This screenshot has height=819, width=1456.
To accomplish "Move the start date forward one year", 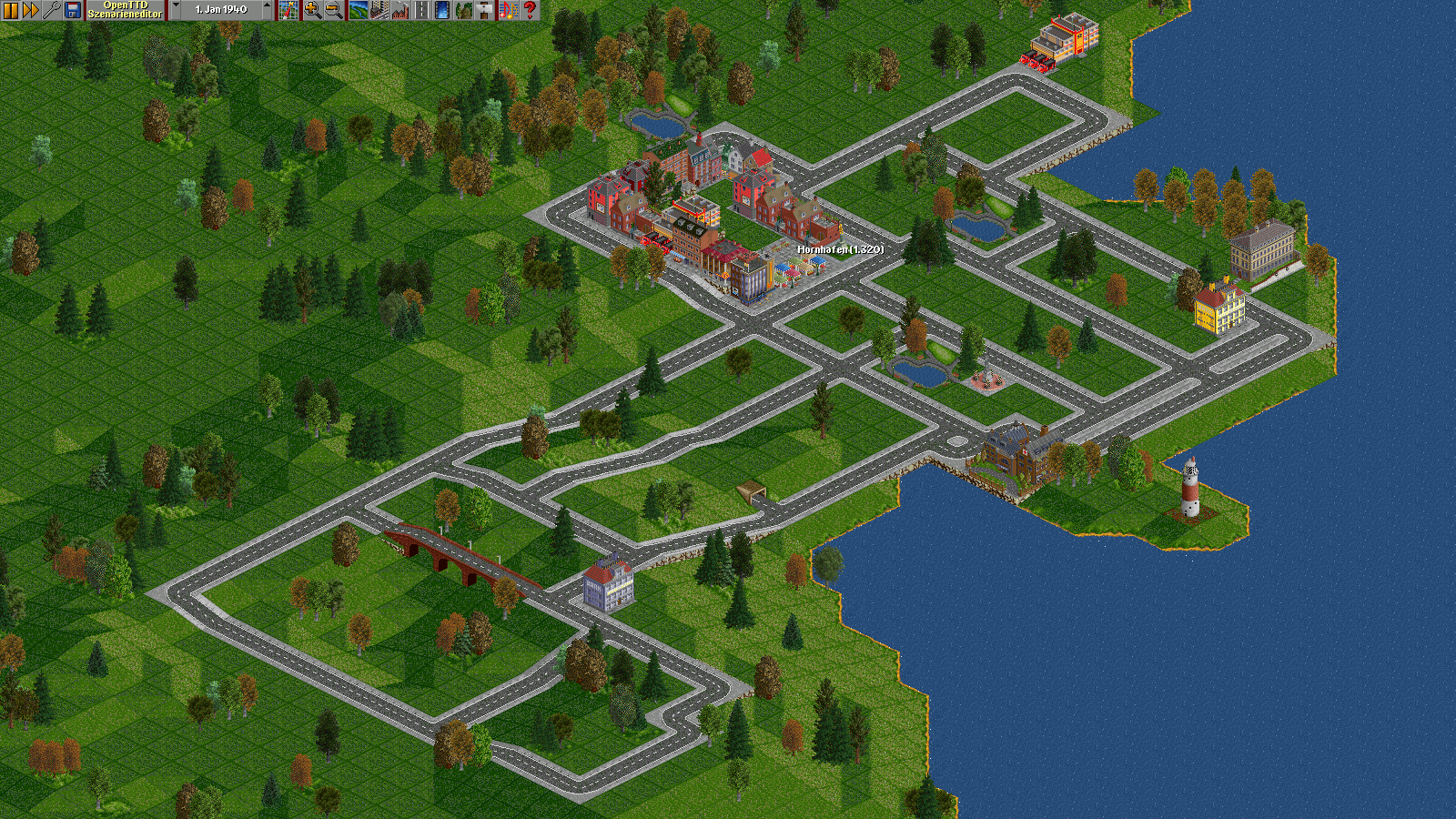I will coord(267,10).
